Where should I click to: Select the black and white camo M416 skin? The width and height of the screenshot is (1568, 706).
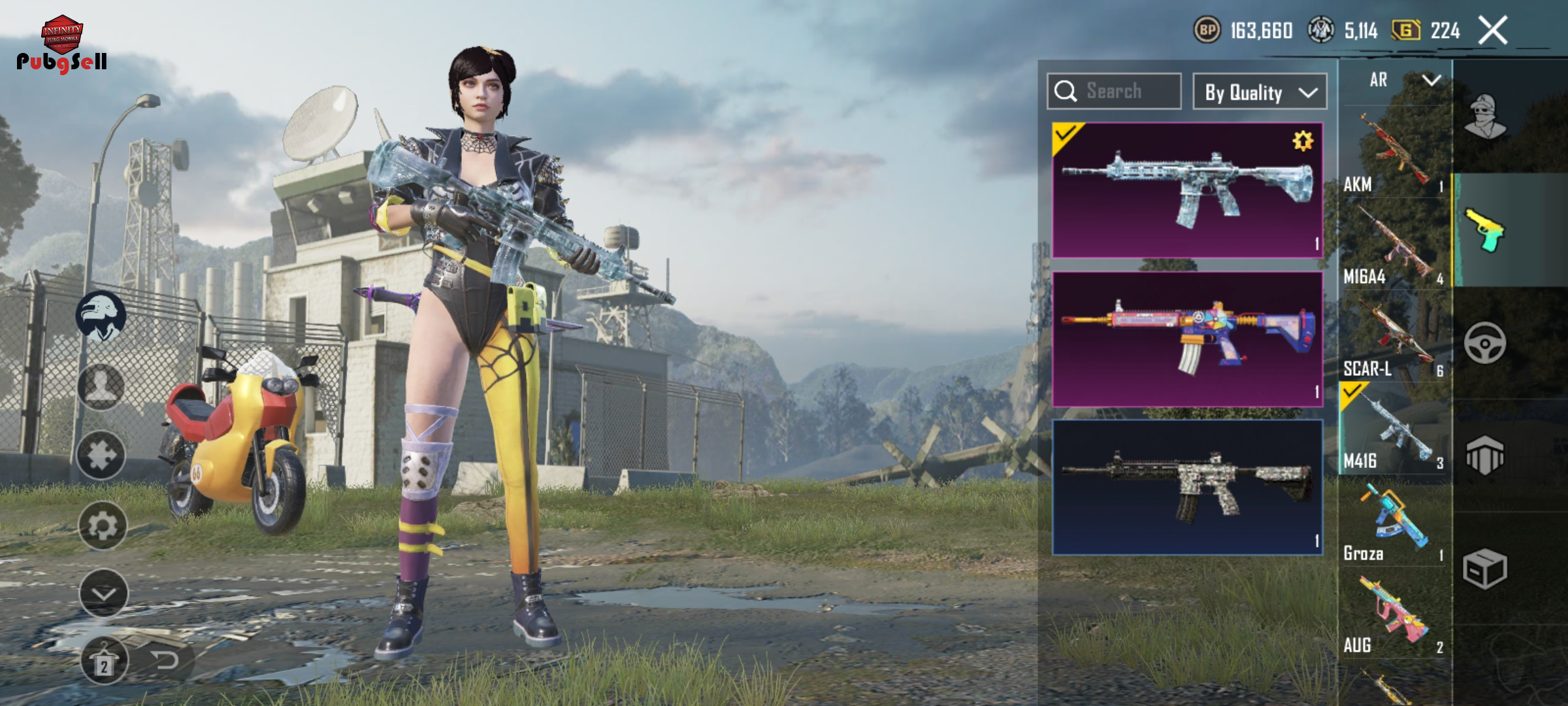(x=1187, y=487)
